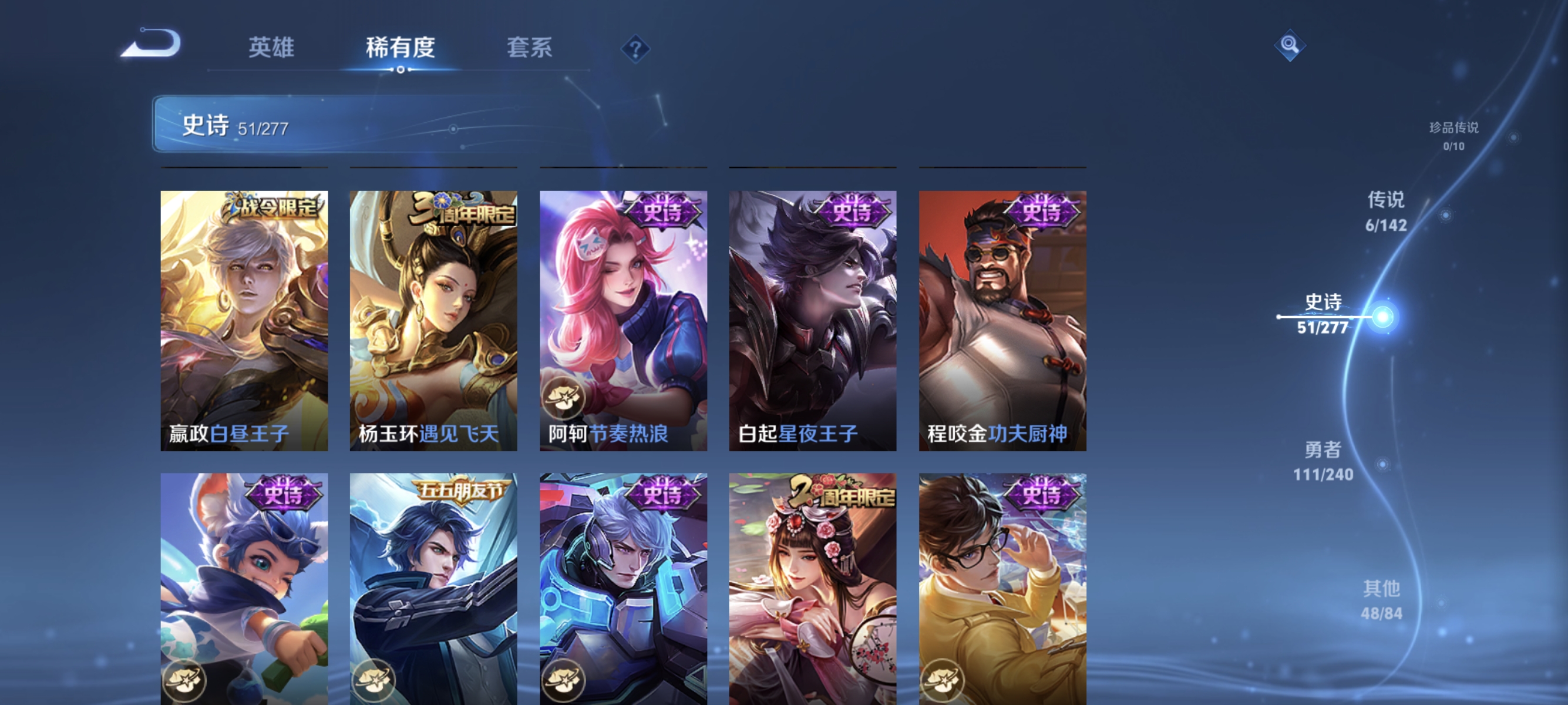The image size is (1568, 705).
Task: Switch to the 套系 tab
Action: [x=531, y=48]
